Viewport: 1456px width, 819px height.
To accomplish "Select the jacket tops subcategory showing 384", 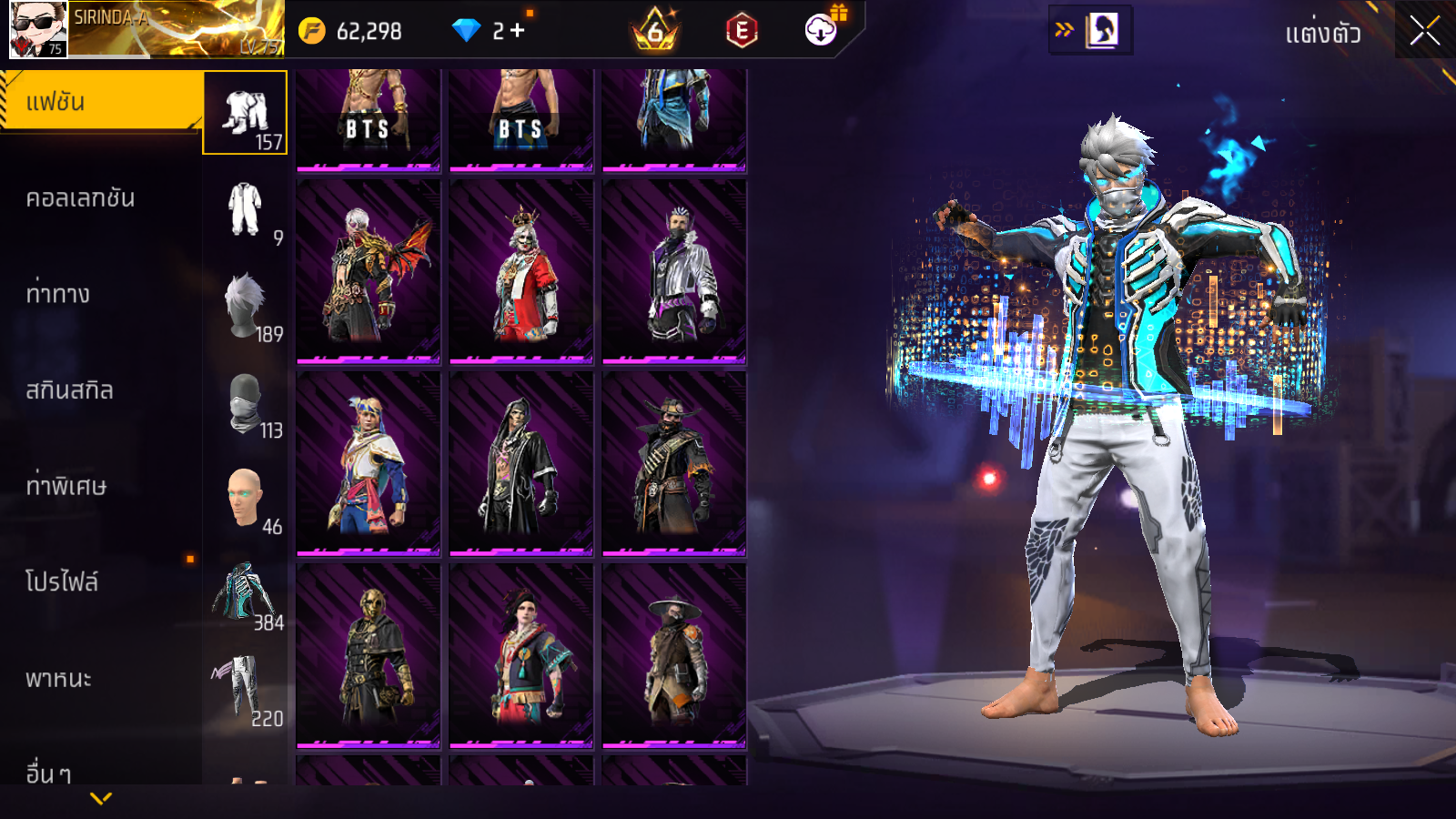I will 245,594.
